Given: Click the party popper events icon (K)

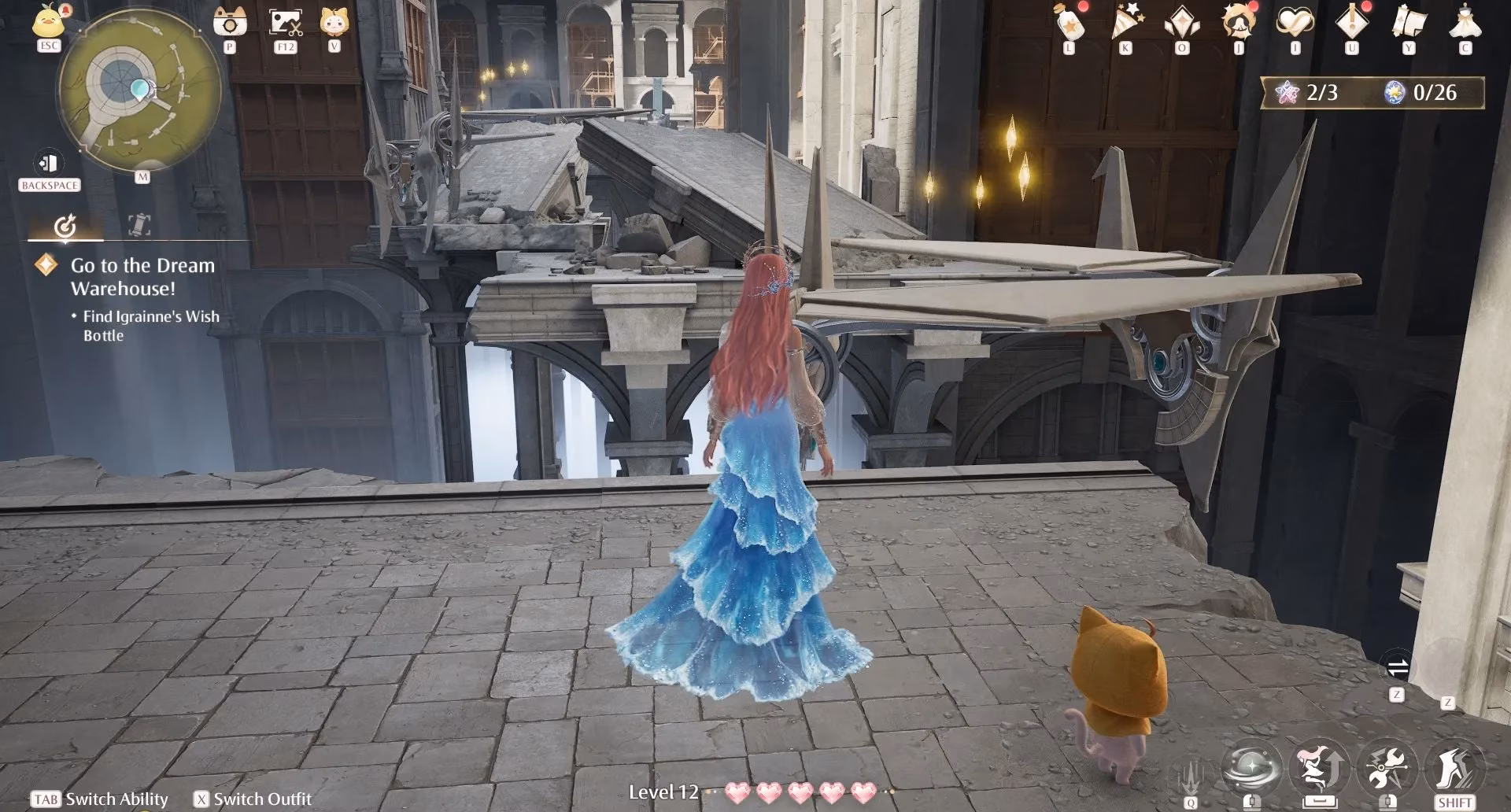Looking at the screenshot, I should click(1125, 24).
